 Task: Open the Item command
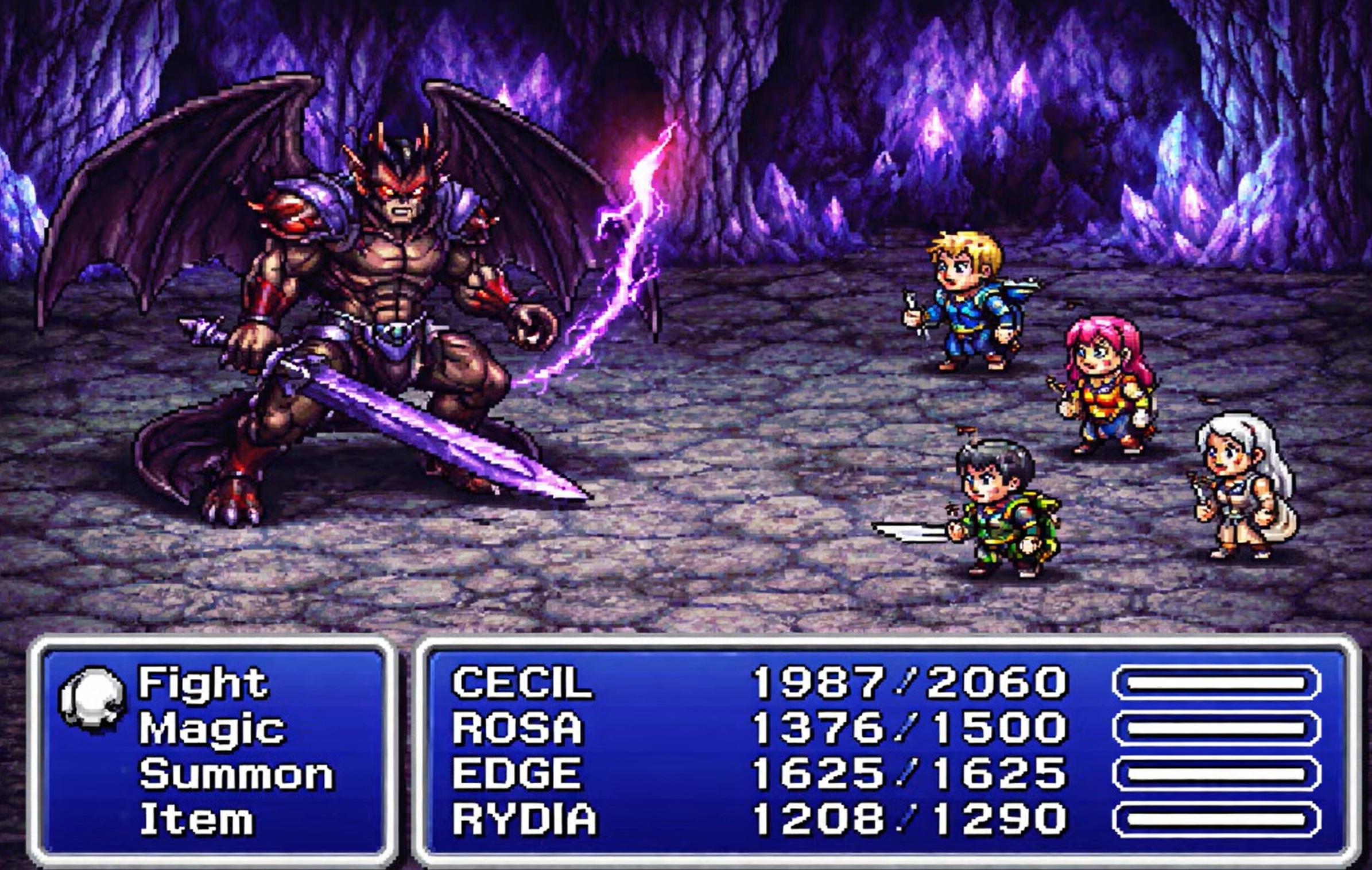pos(196,819)
